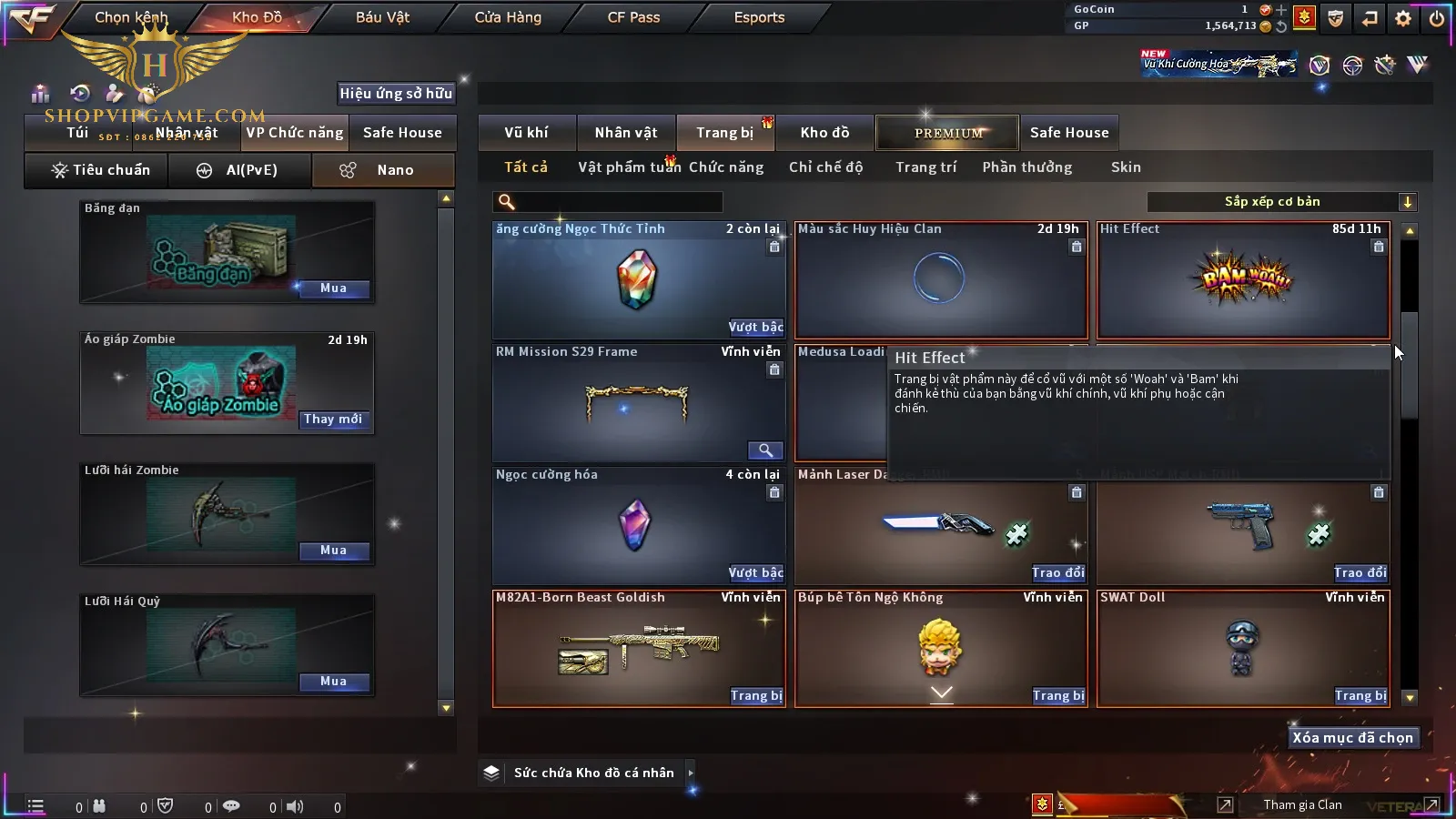
Task: Equip the M82A1-Born Beast Goldish rifle
Action: point(756,696)
